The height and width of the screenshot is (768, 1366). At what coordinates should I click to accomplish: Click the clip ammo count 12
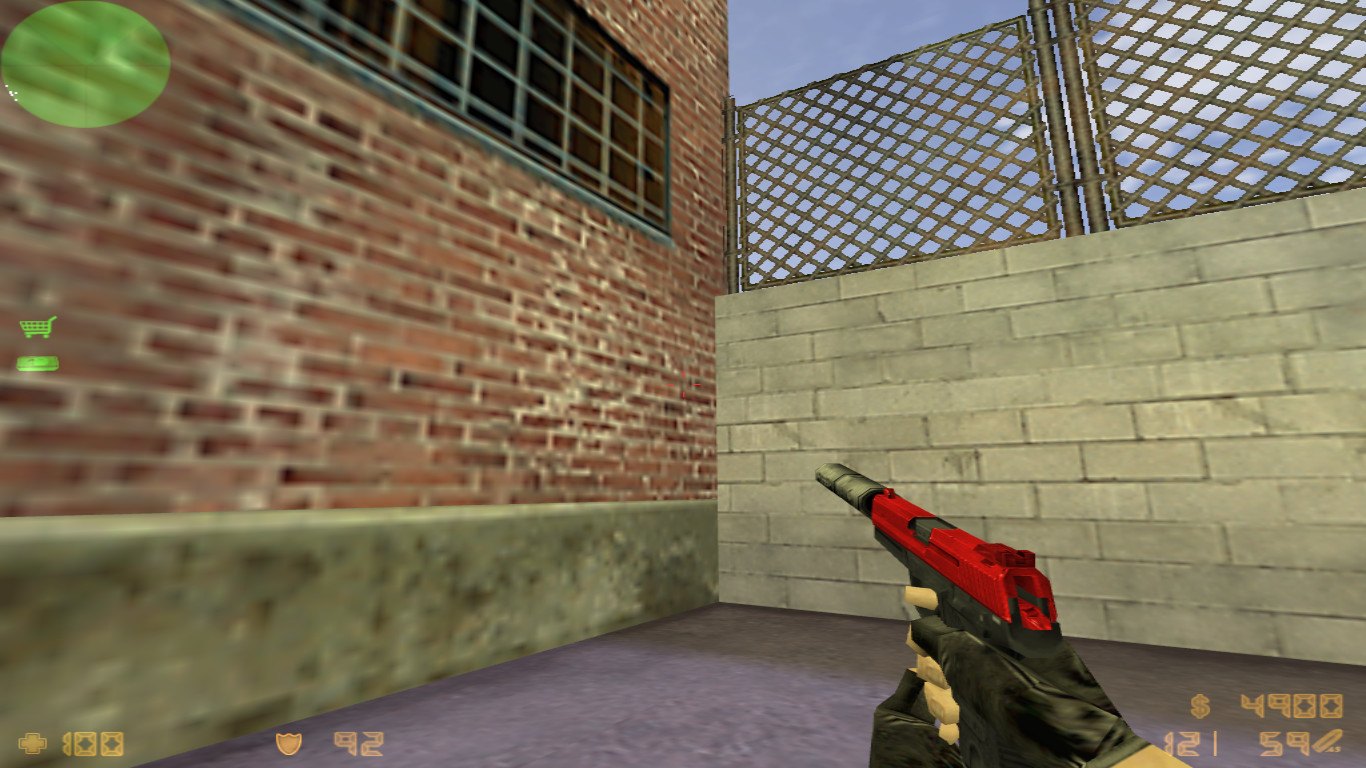(x=1182, y=744)
